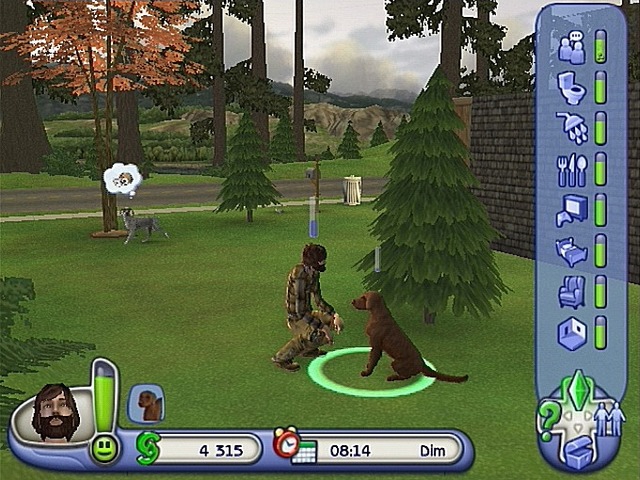Click the green smiley mood face
This screenshot has height=480, width=640.
[104, 449]
